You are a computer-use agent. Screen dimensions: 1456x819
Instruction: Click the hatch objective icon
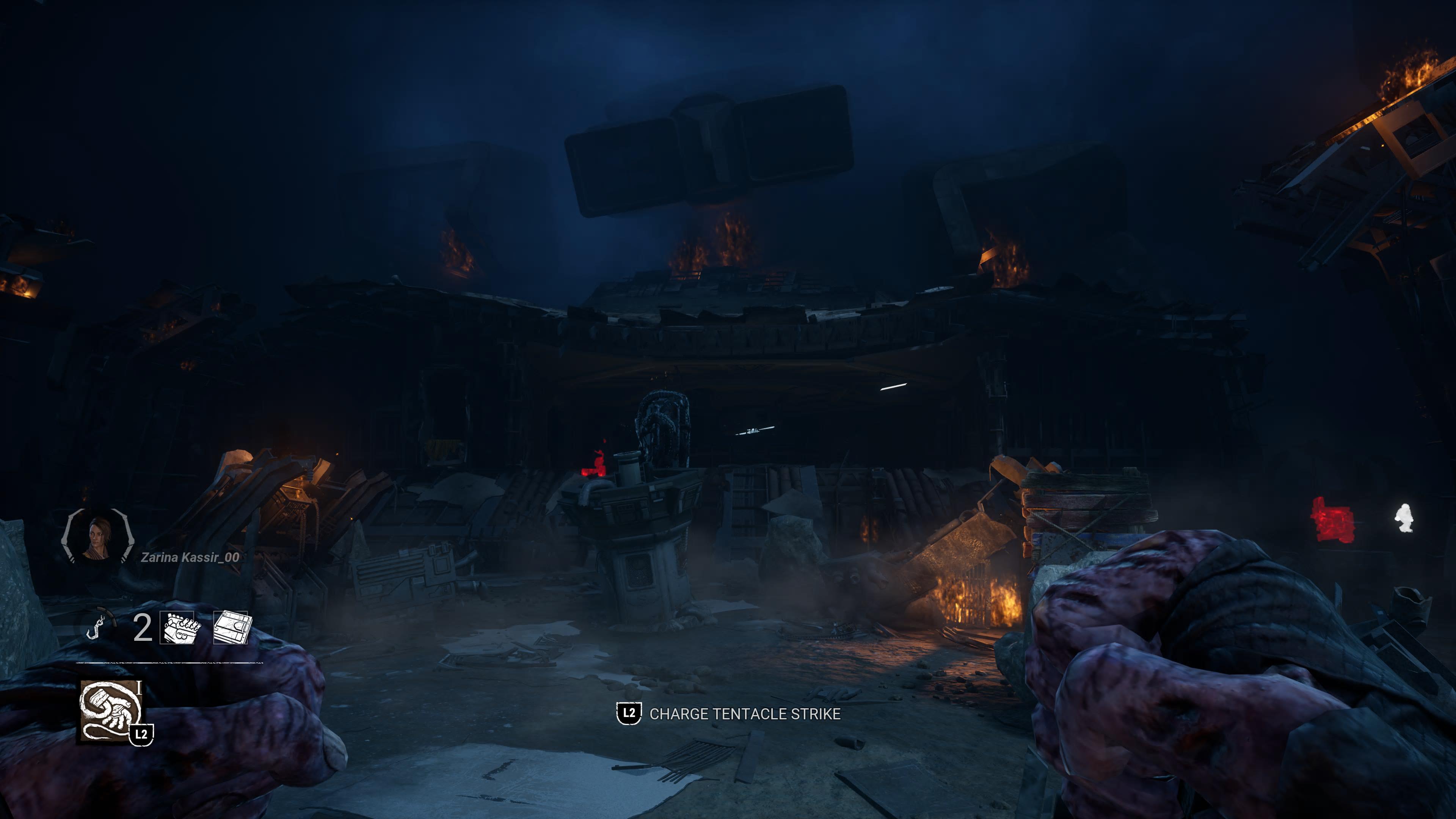[x=231, y=628]
